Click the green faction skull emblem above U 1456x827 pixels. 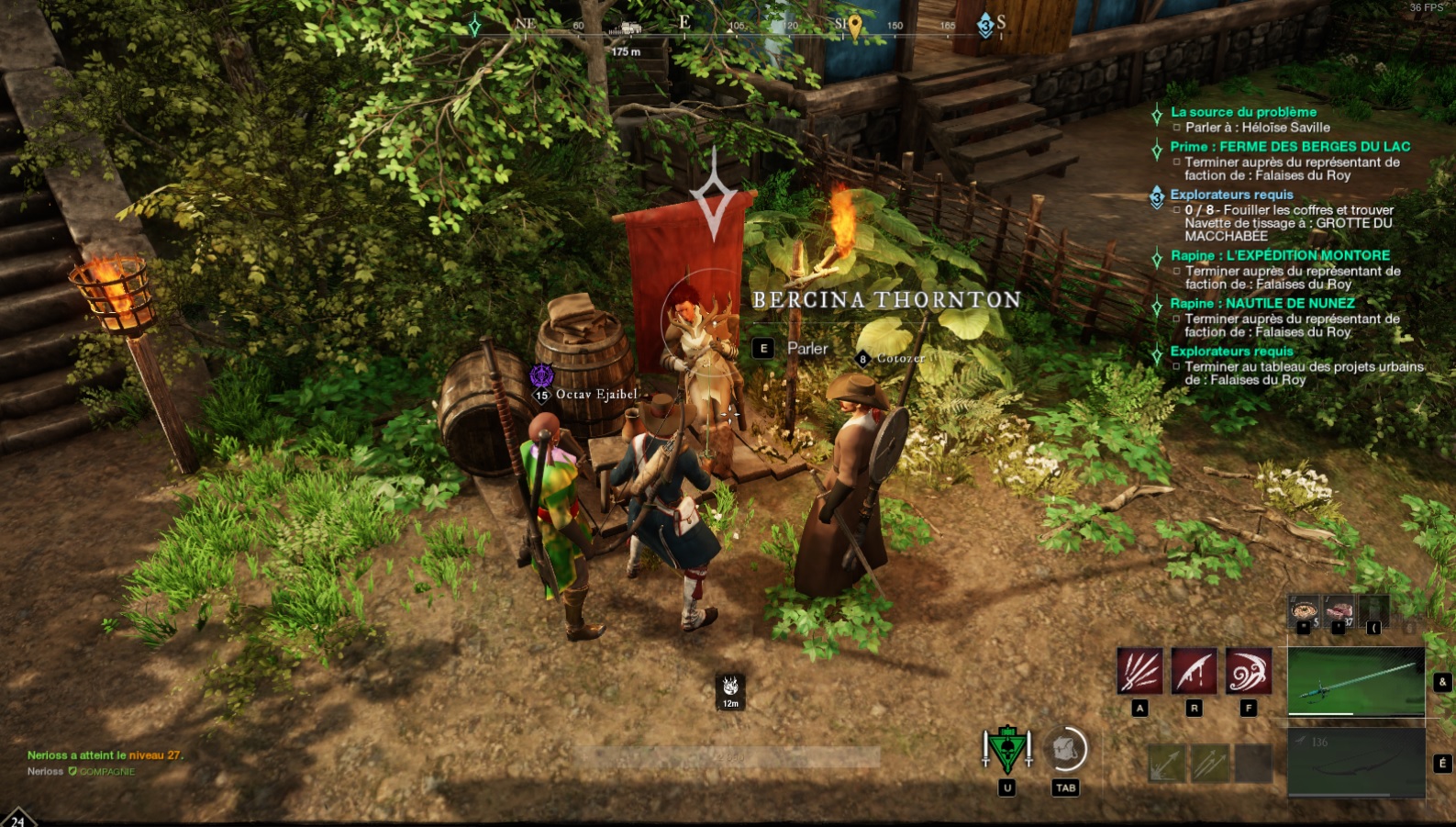tap(1007, 749)
